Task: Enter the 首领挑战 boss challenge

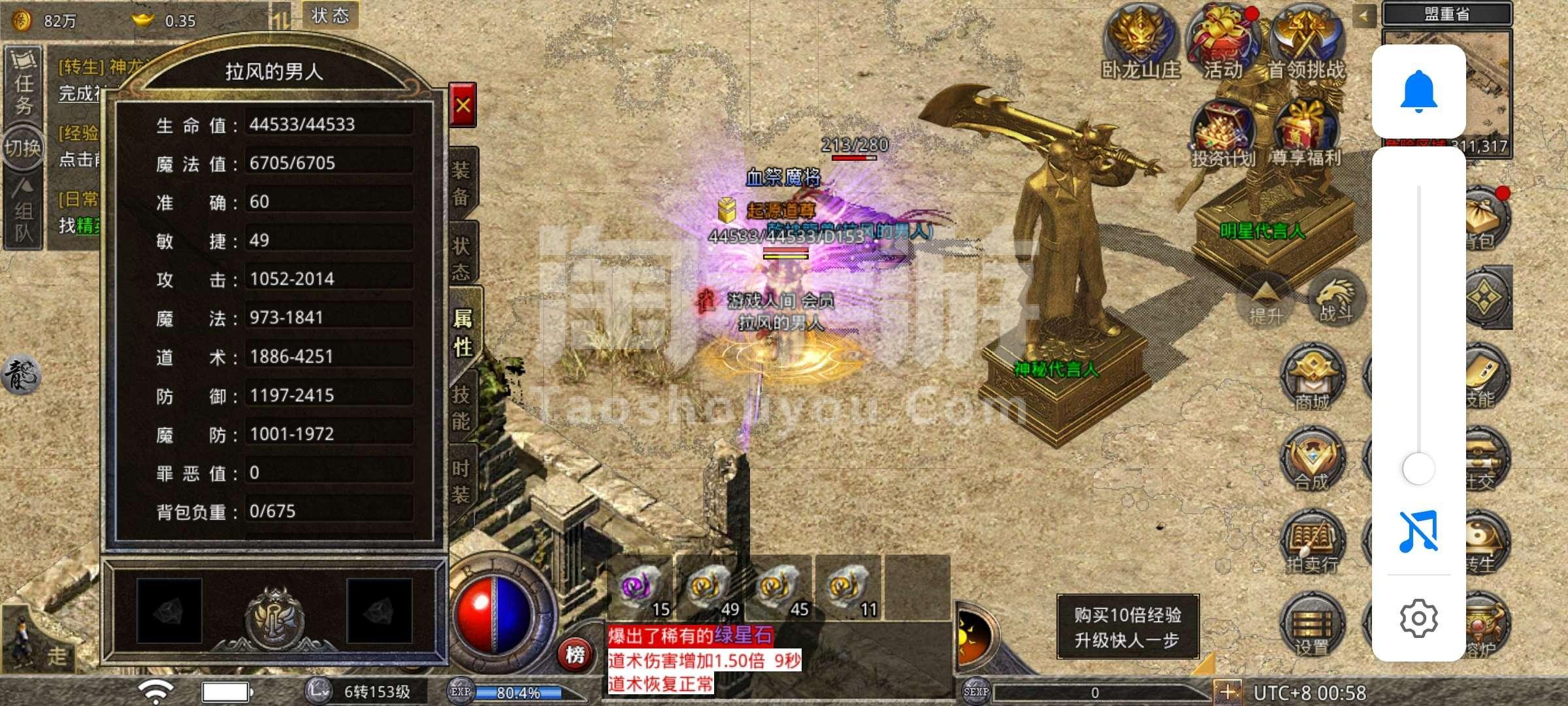Action: pyautogui.click(x=1305, y=42)
